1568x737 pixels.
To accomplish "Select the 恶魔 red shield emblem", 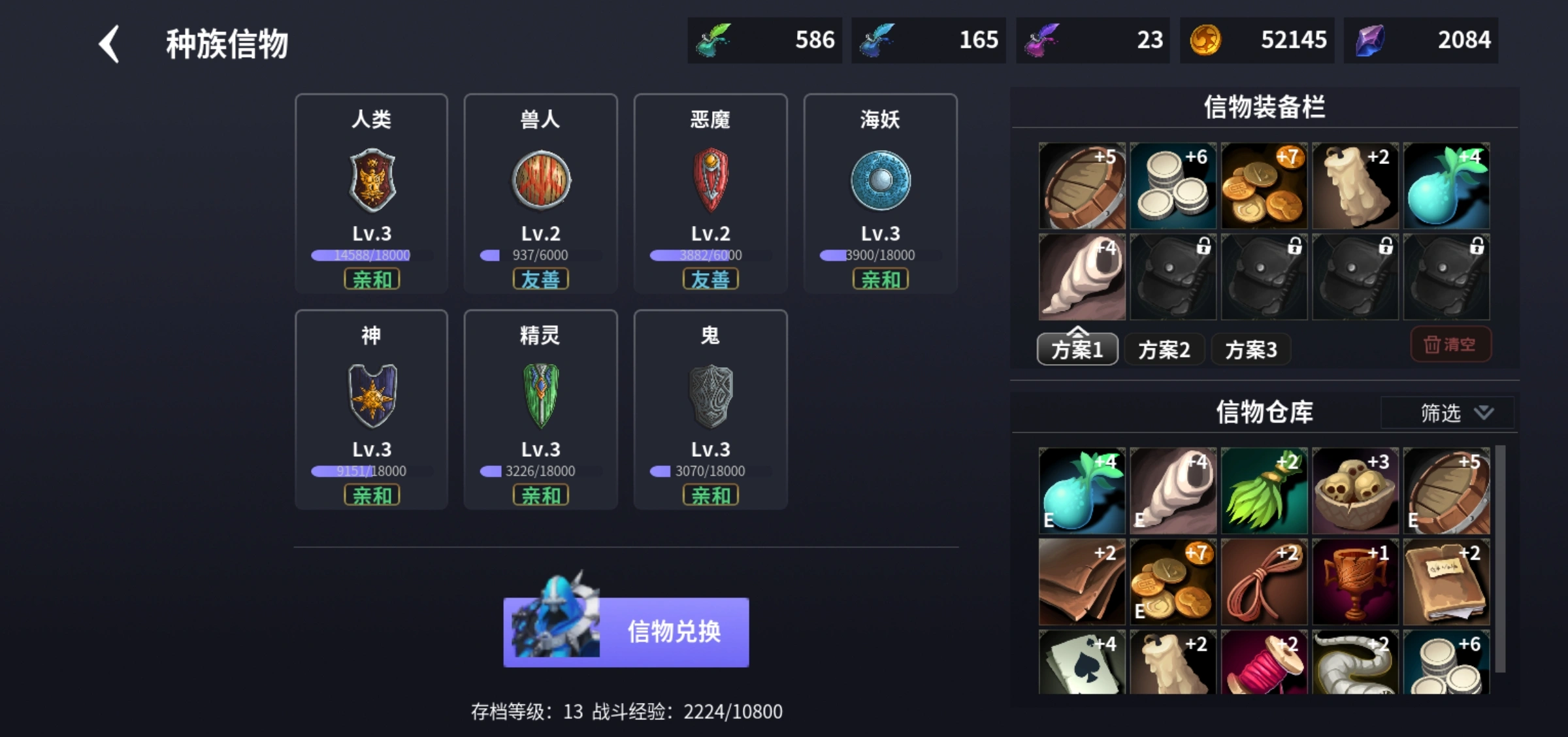I will (x=711, y=181).
